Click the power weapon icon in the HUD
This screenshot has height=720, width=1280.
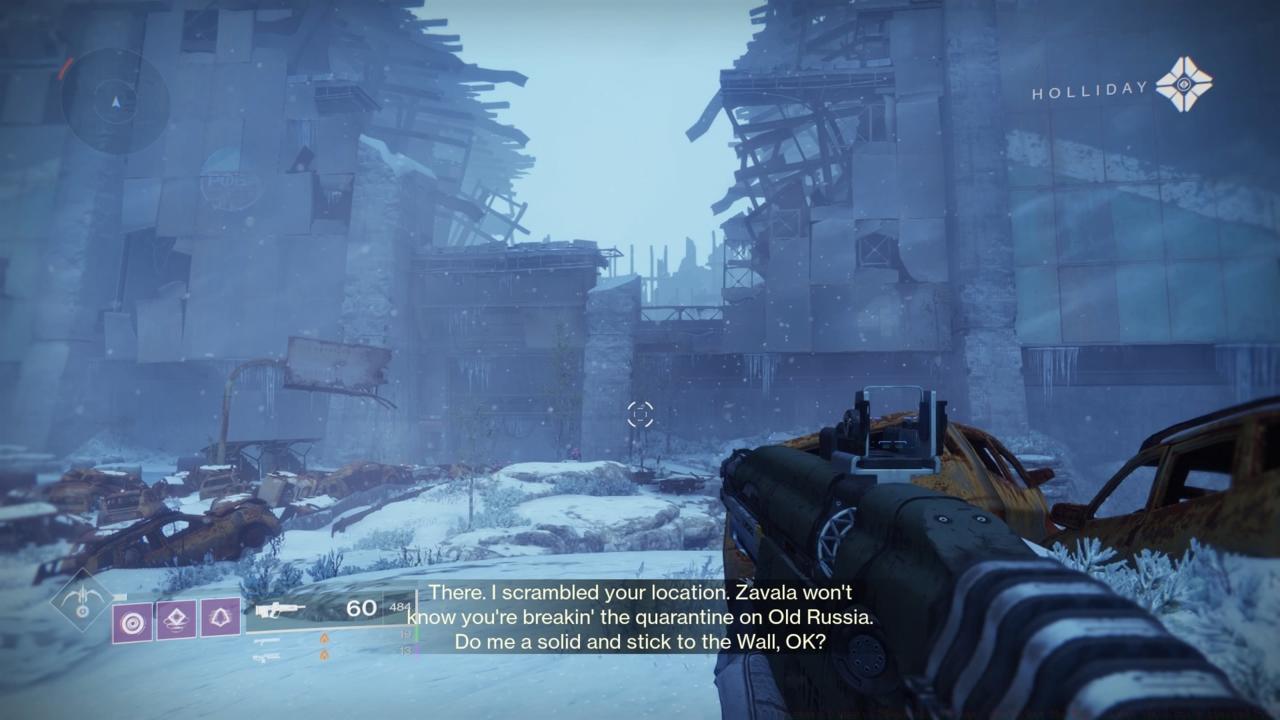[x=266, y=657]
